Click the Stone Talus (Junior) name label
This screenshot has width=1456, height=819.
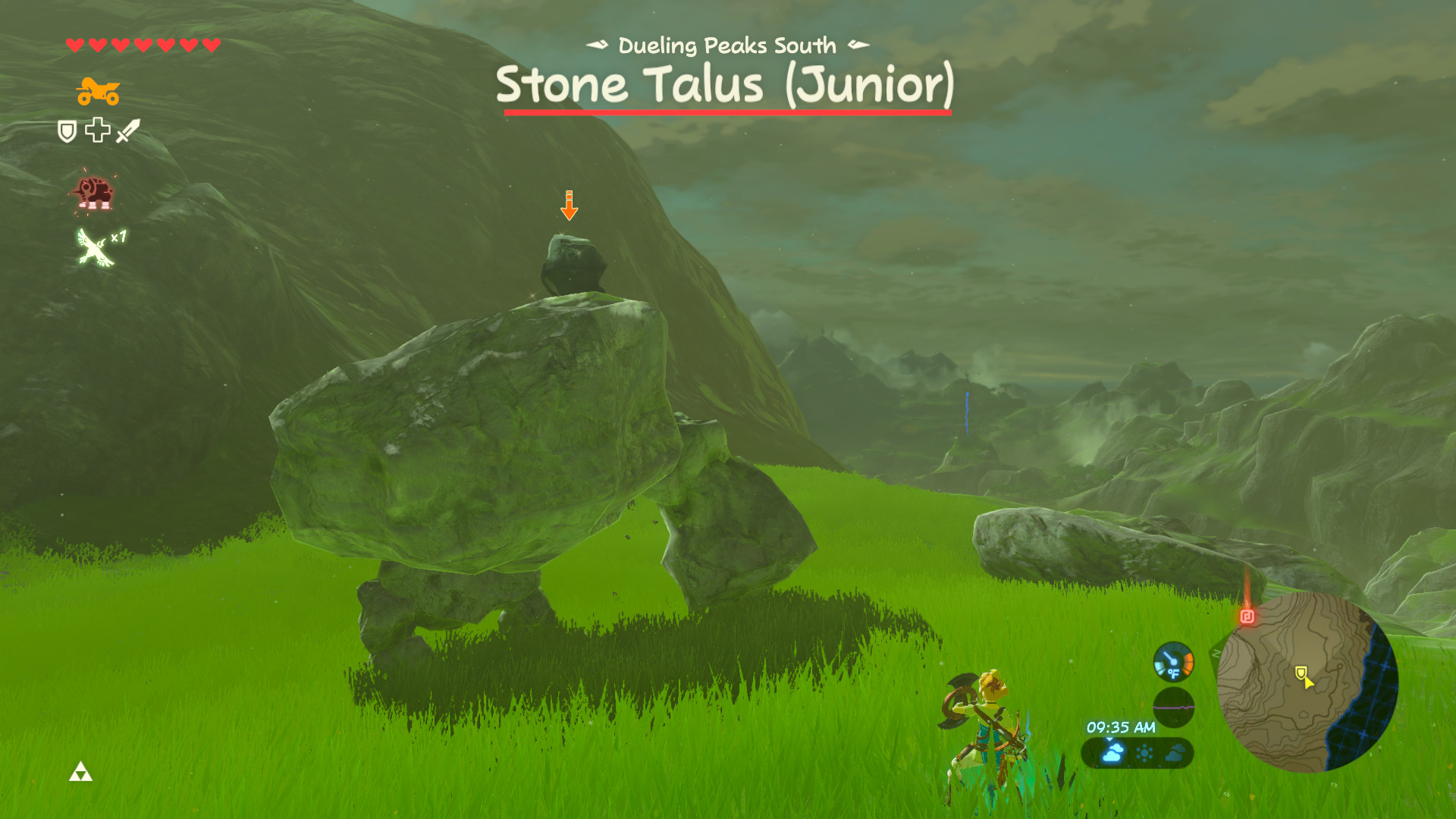coord(726,84)
